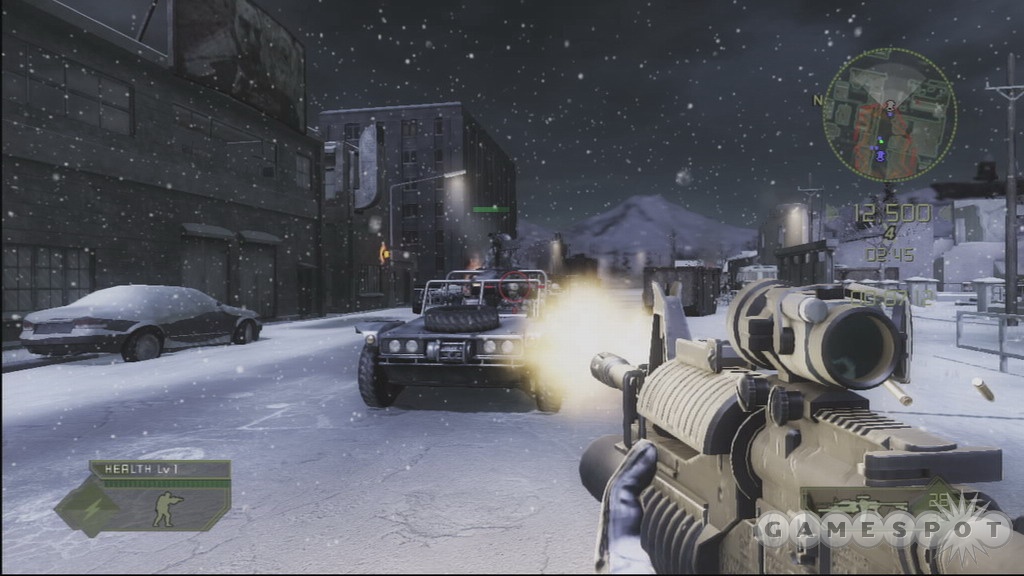Click the aiming soldier stance icon
This screenshot has height=576, width=1024.
[167, 507]
